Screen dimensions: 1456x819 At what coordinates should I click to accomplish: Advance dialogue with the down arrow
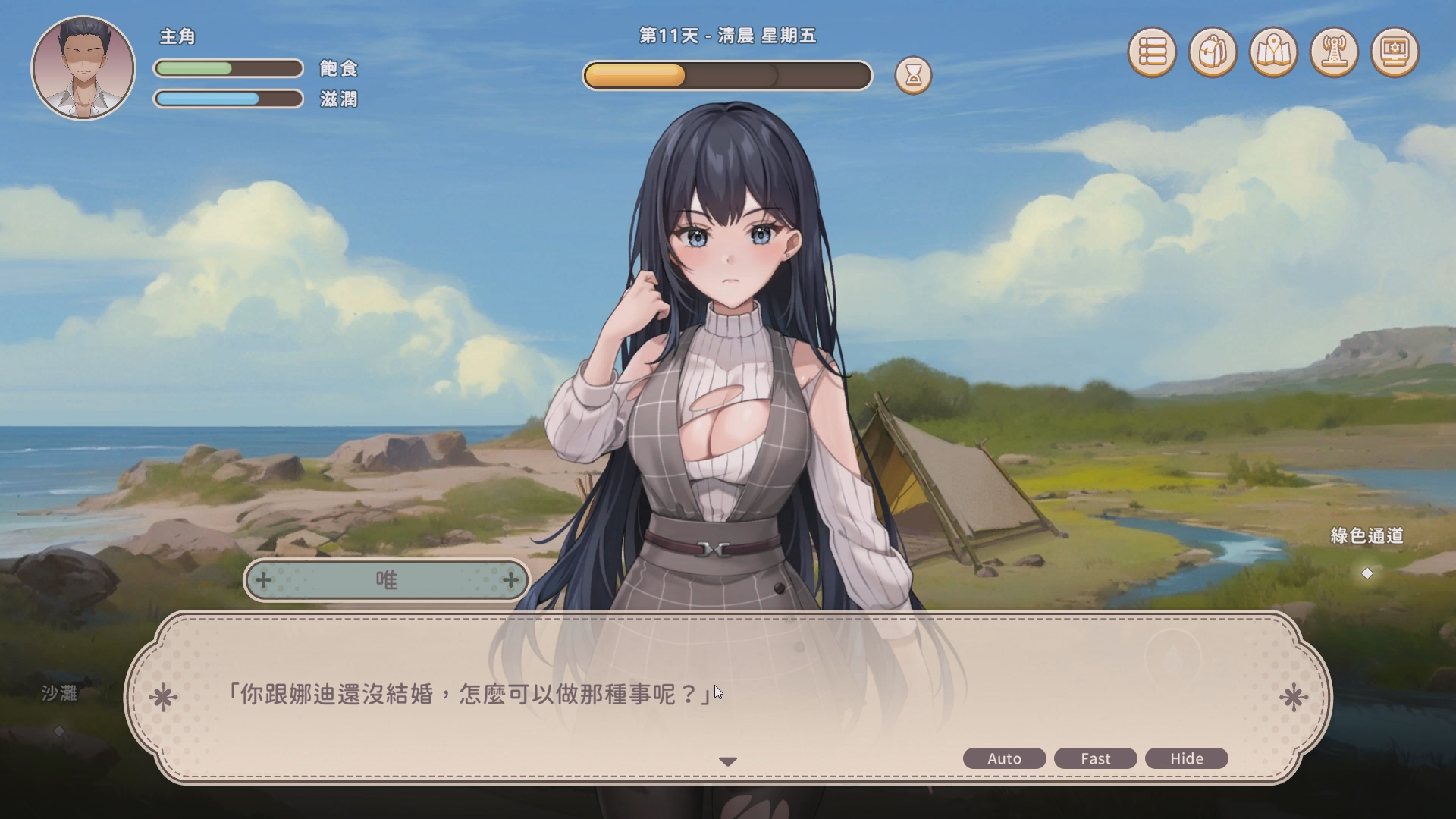(x=727, y=761)
